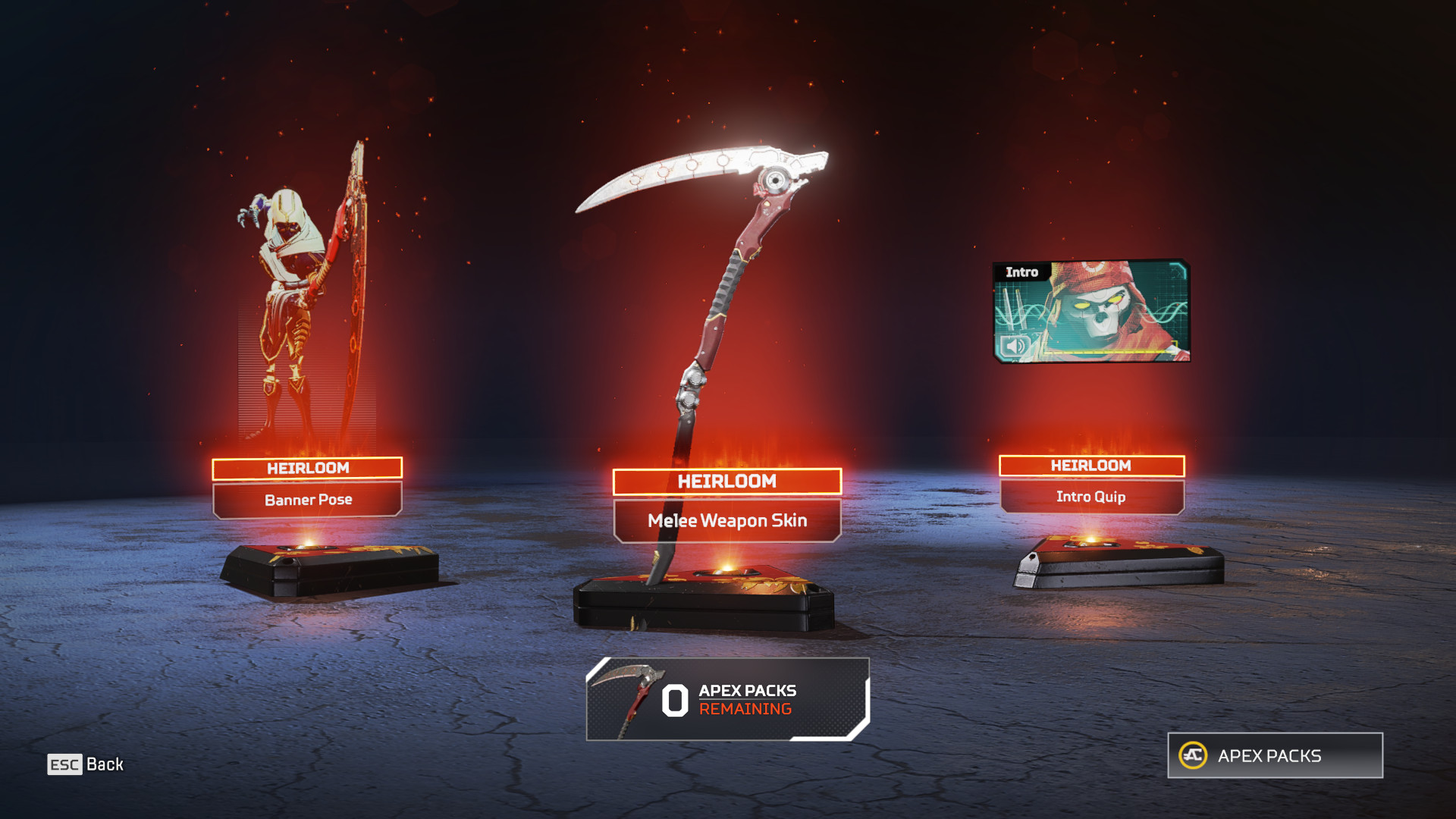Go Back using the ESC Back control
This screenshot has height=819, width=1456.
point(91,764)
